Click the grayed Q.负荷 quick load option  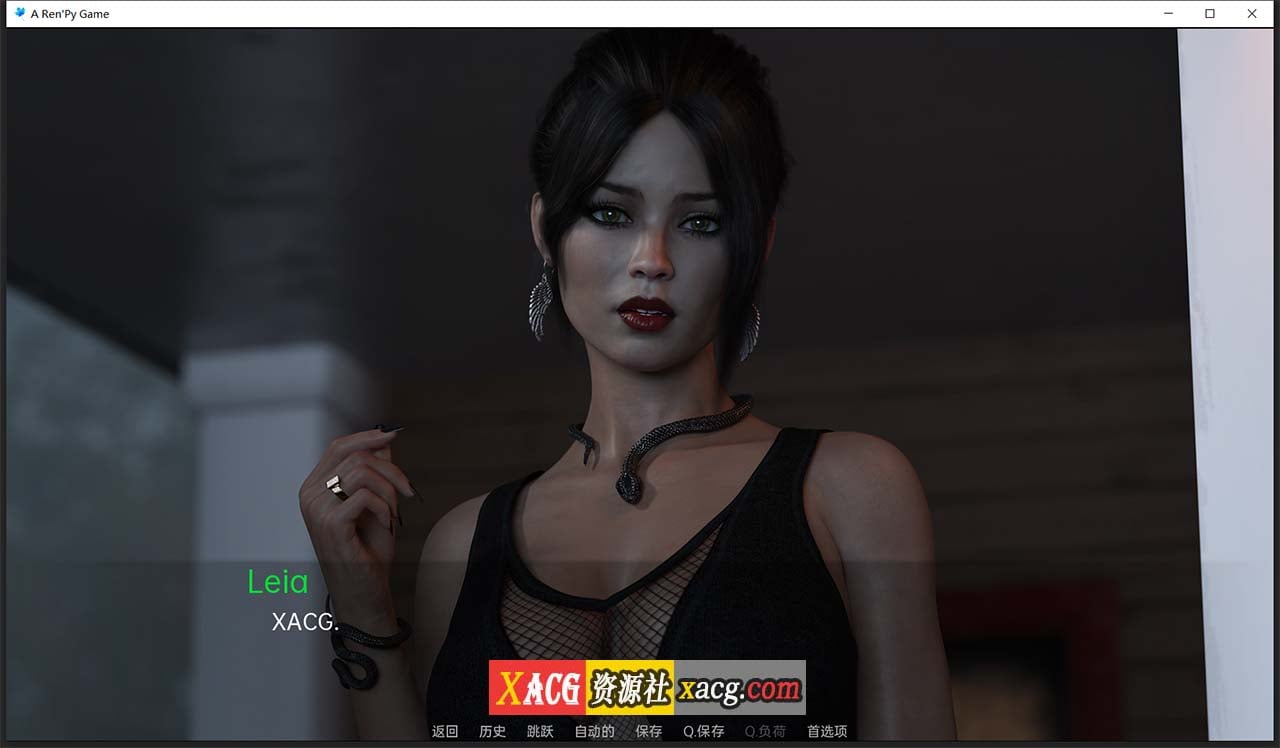point(765,731)
